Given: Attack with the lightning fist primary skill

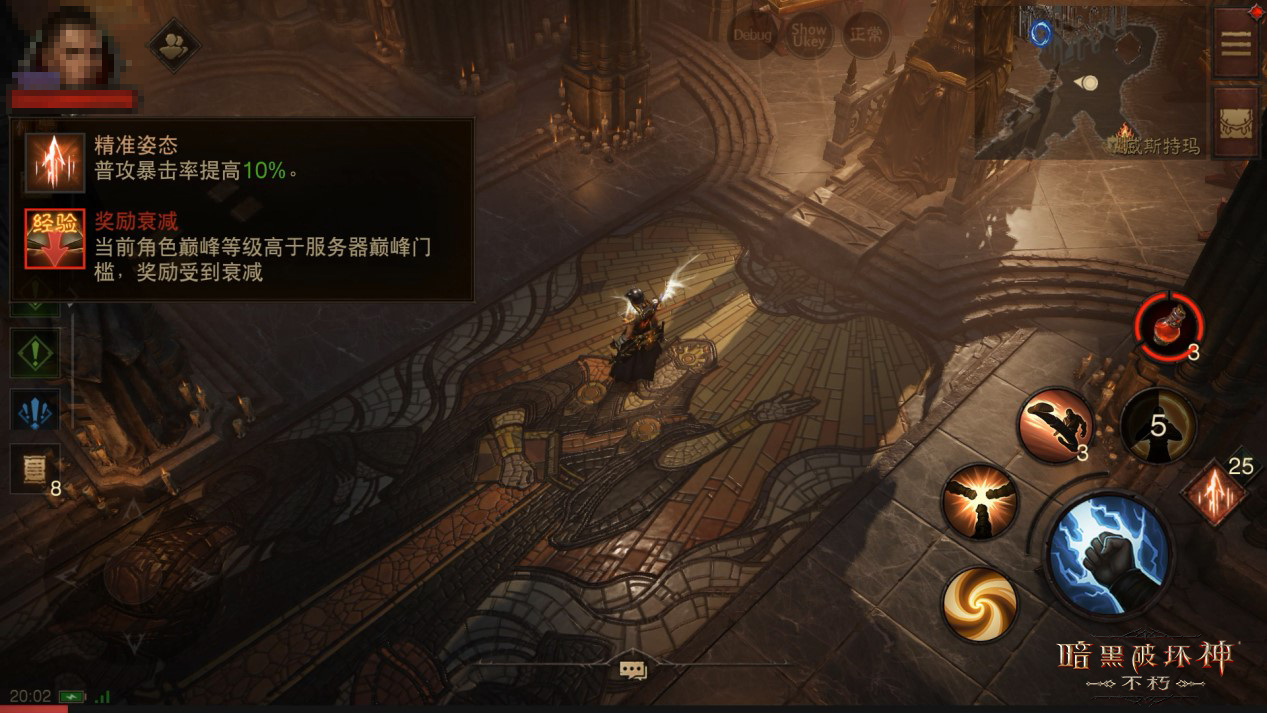Looking at the screenshot, I should (x=1108, y=552).
